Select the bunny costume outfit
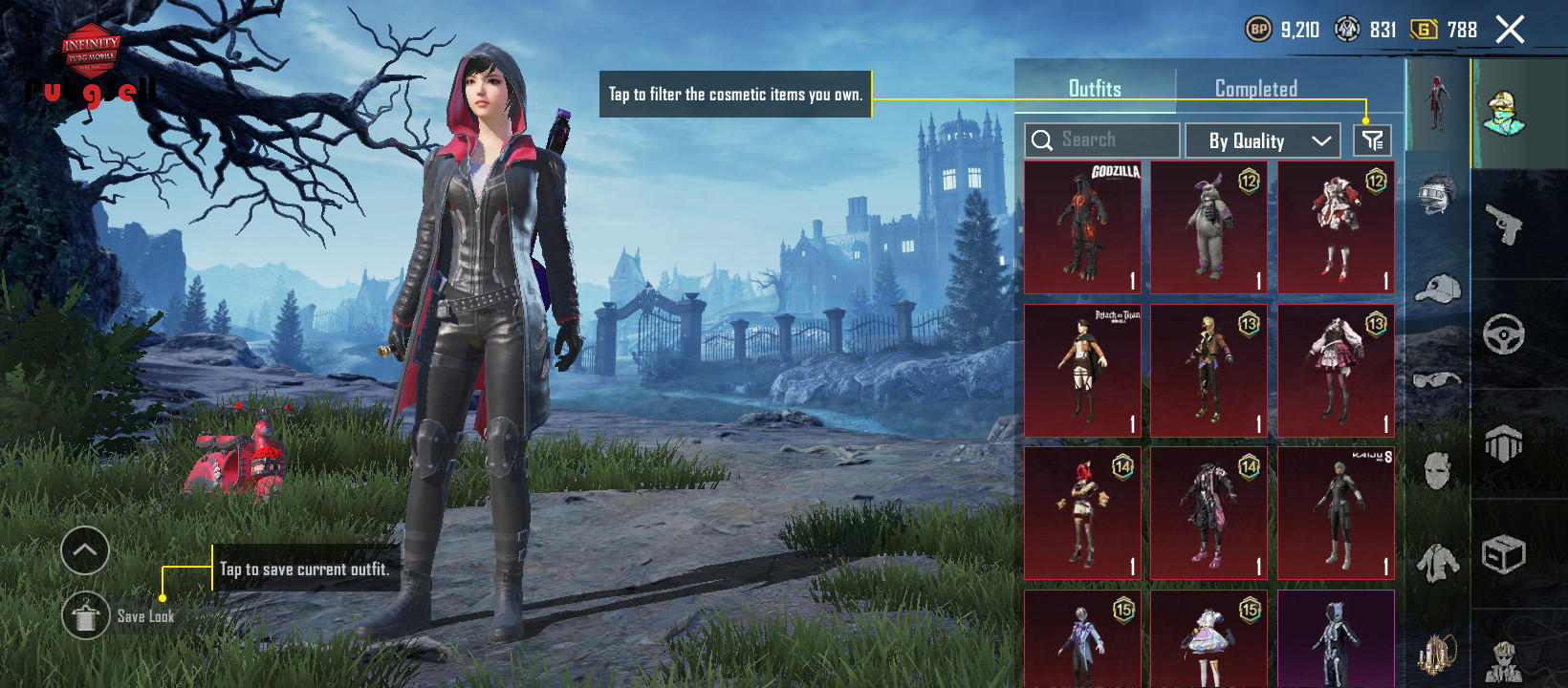Image resolution: width=1568 pixels, height=688 pixels. (1209, 227)
